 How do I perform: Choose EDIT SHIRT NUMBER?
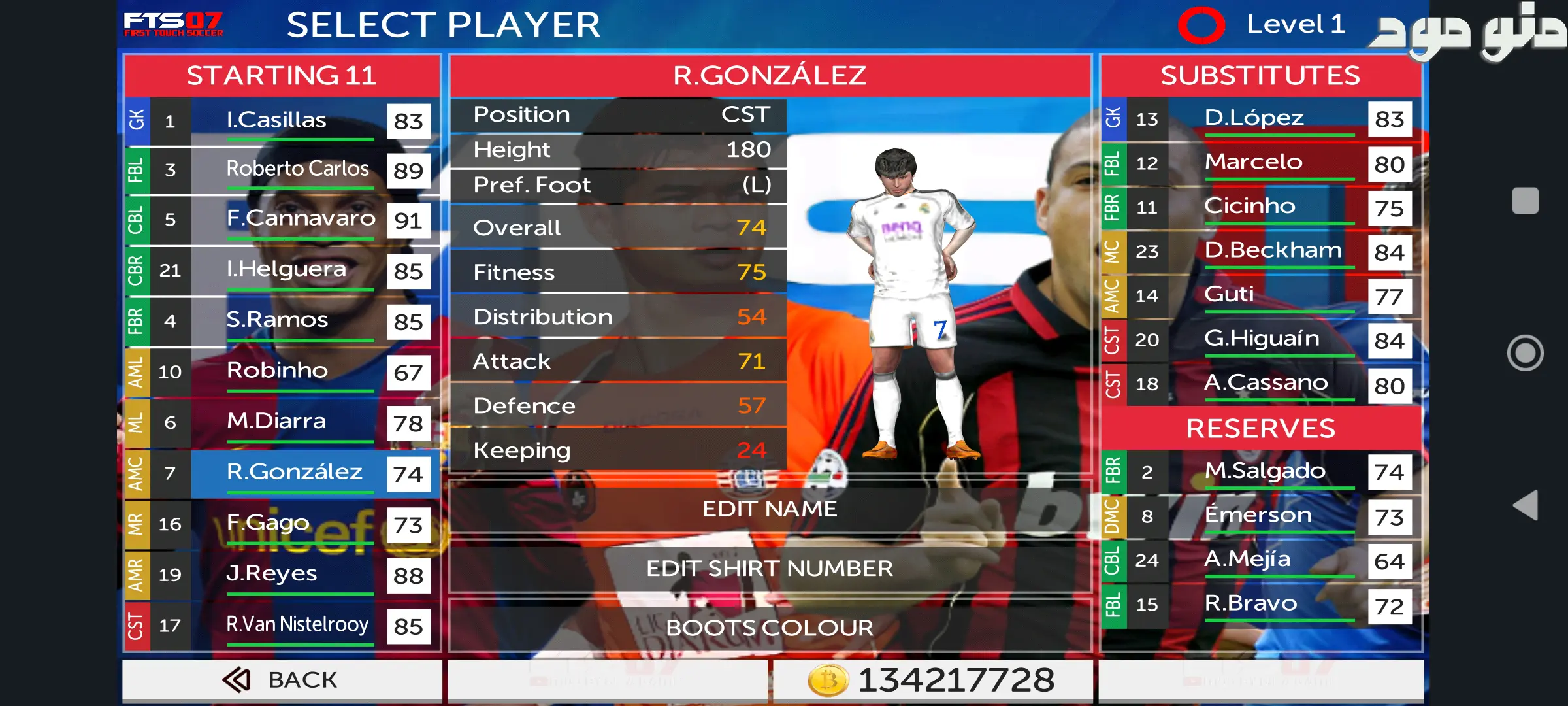tap(770, 569)
